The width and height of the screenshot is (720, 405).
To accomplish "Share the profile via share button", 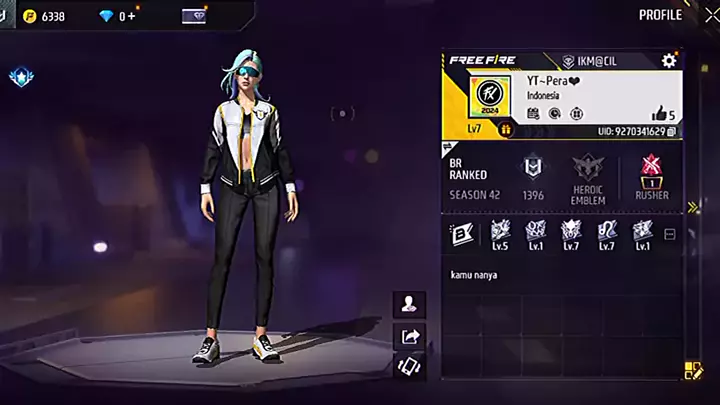I will [x=409, y=335].
